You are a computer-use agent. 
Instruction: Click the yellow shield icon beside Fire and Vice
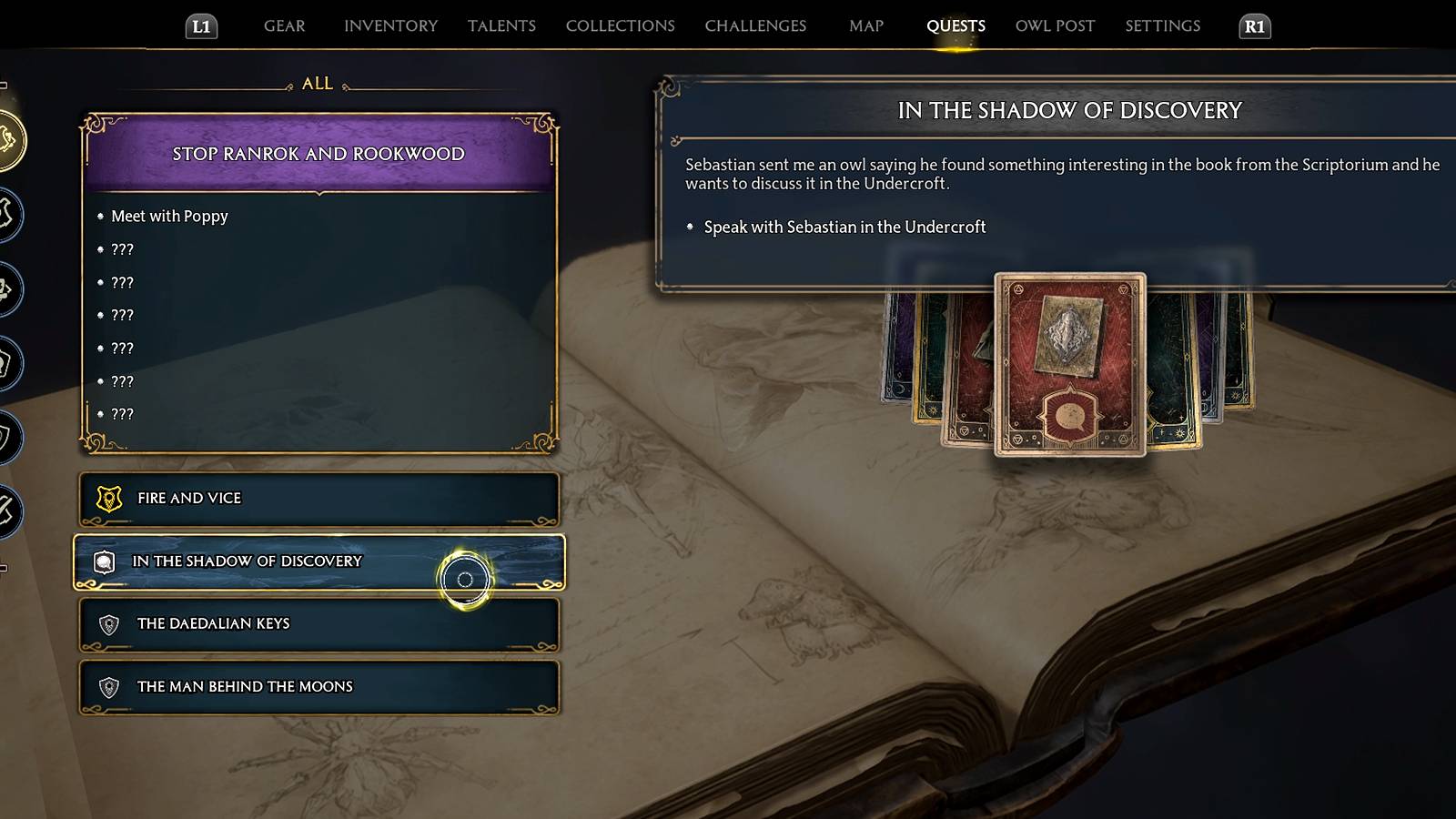(109, 499)
